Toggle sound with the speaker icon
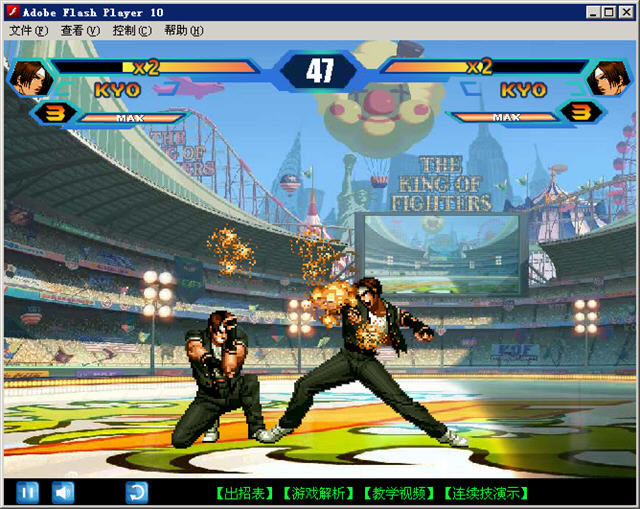Viewport: 640px width, 509px height. point(63,492)
